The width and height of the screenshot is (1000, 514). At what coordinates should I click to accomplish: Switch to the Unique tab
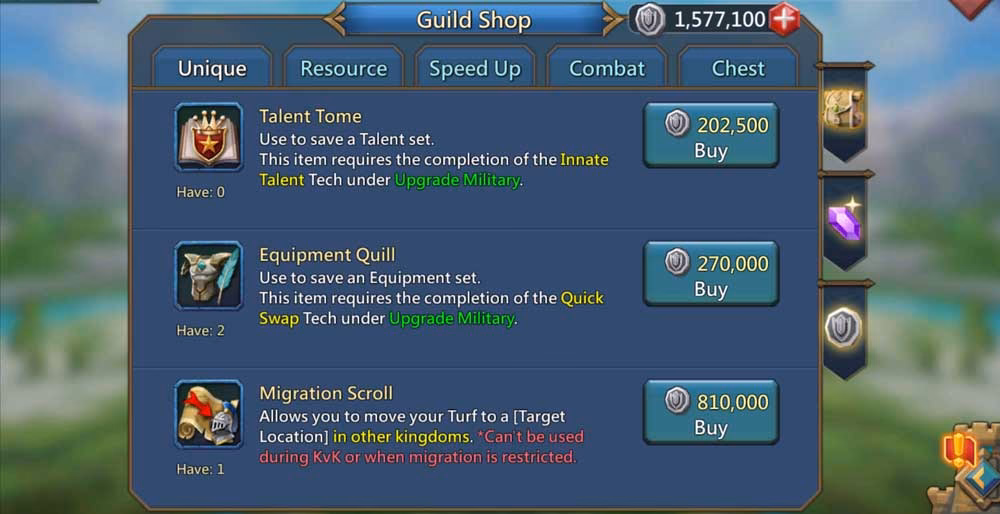tap(212, 68)
